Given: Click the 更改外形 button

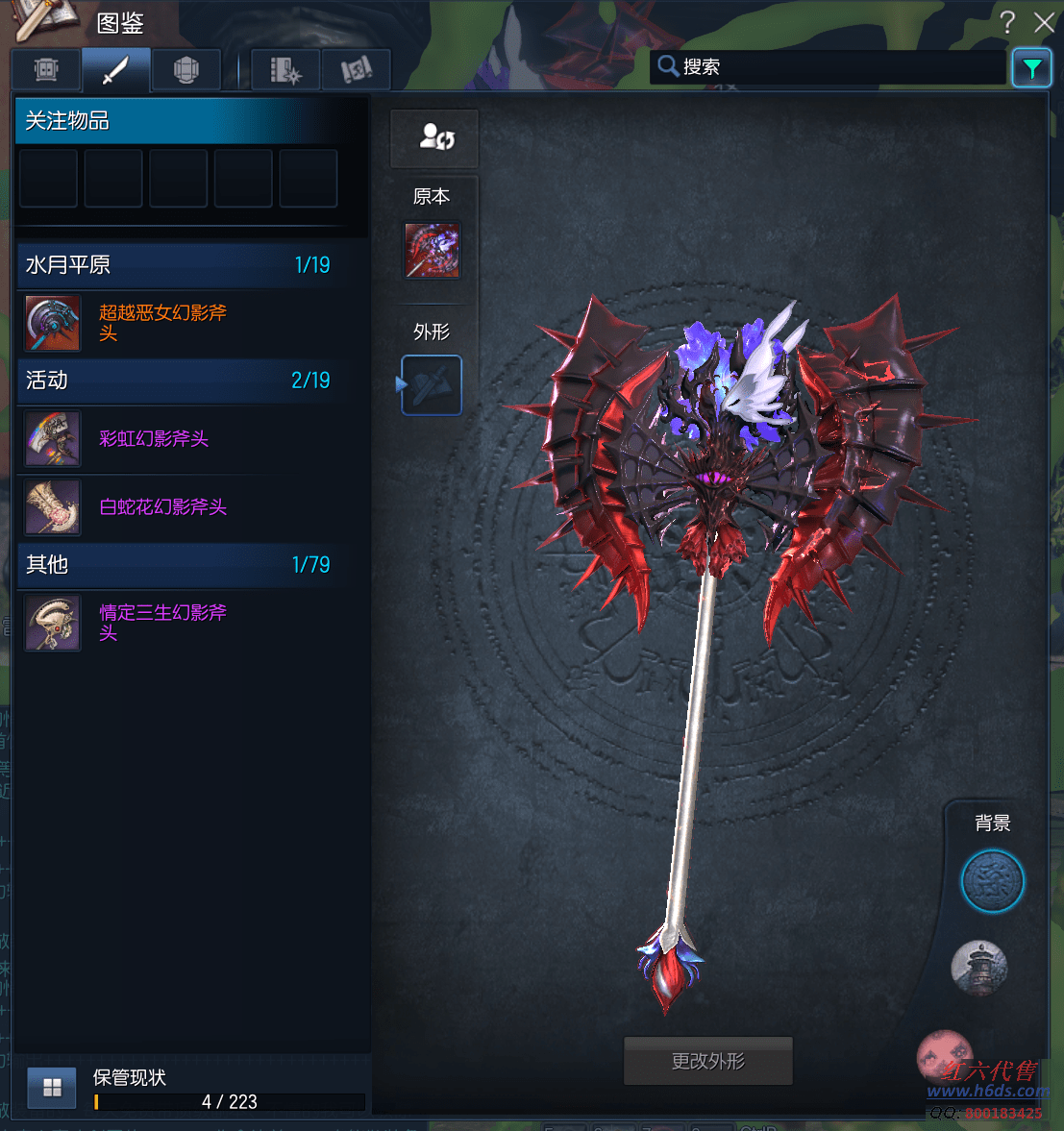Looking at the screenshot, I should [x=708, y=1061].
